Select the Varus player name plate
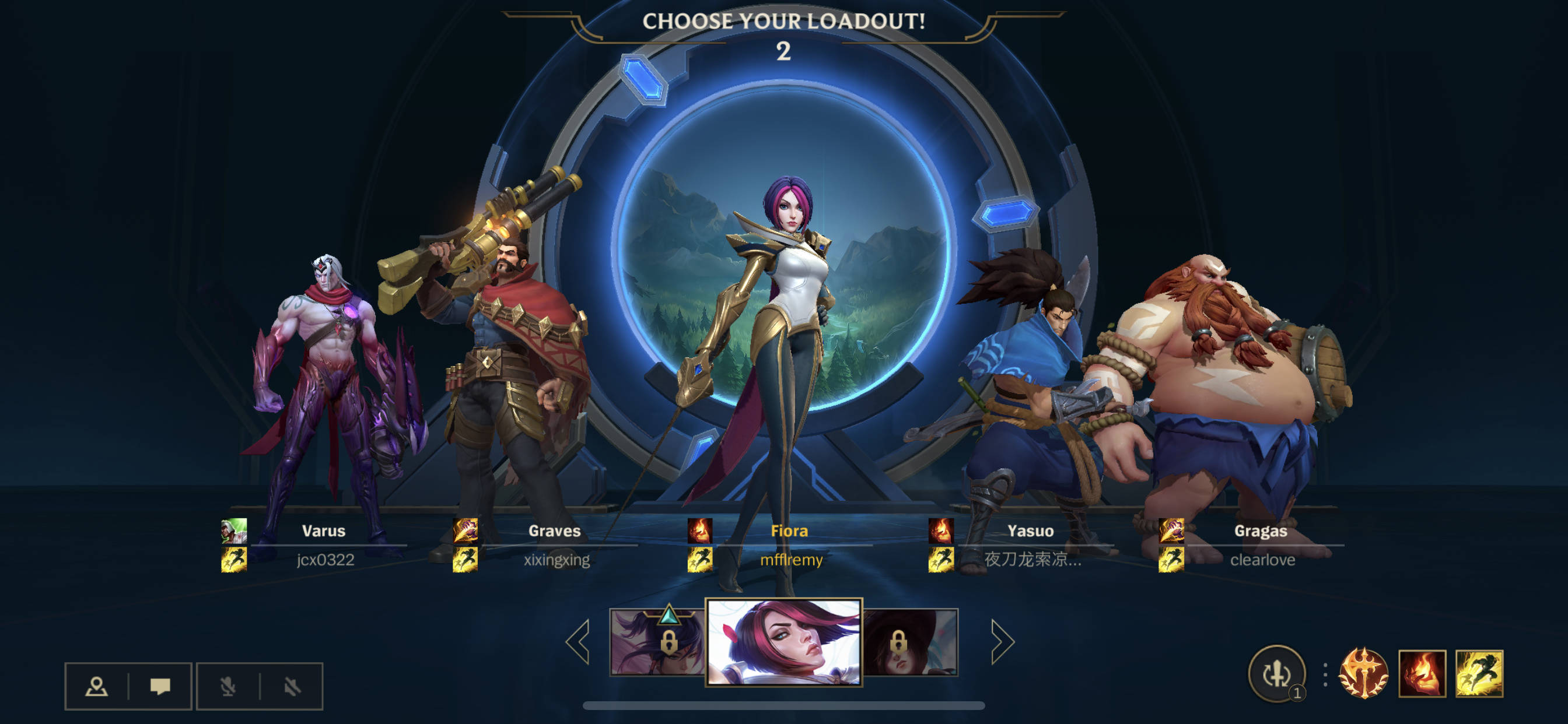This screenshot has width=1568, height=724. pos(324,545)
